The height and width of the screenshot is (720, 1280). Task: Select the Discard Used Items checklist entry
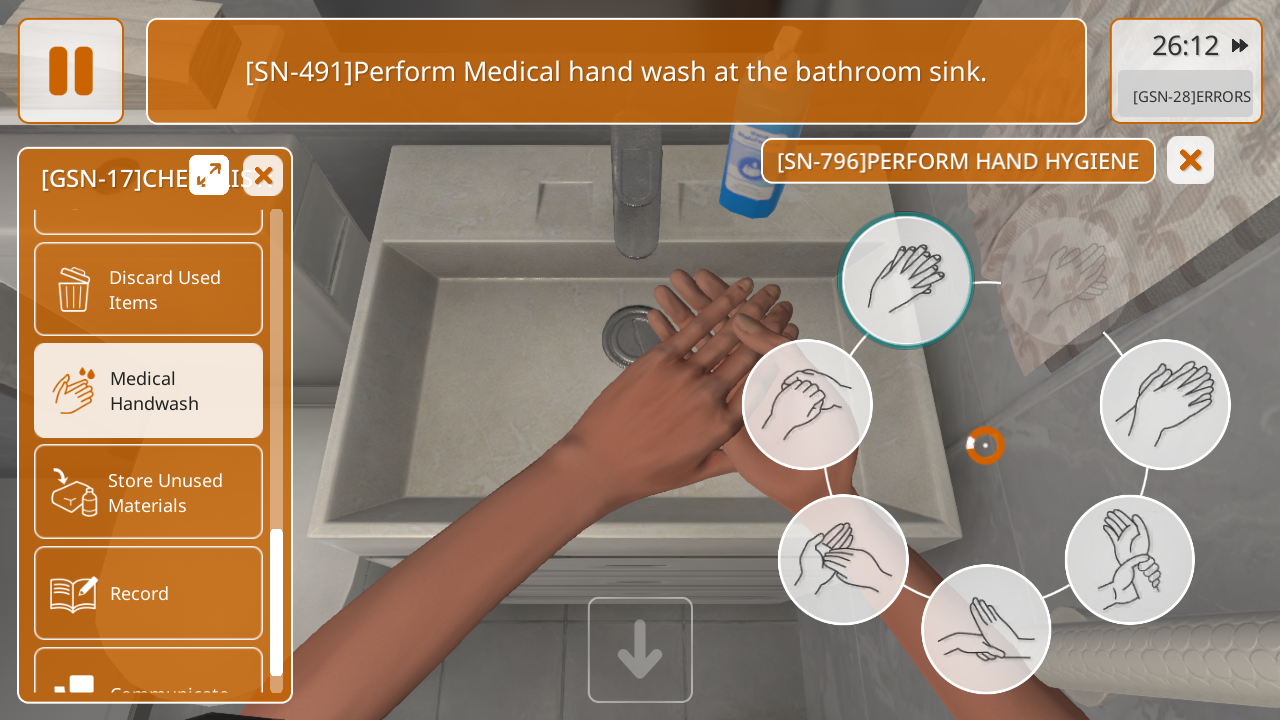point(148,289)
